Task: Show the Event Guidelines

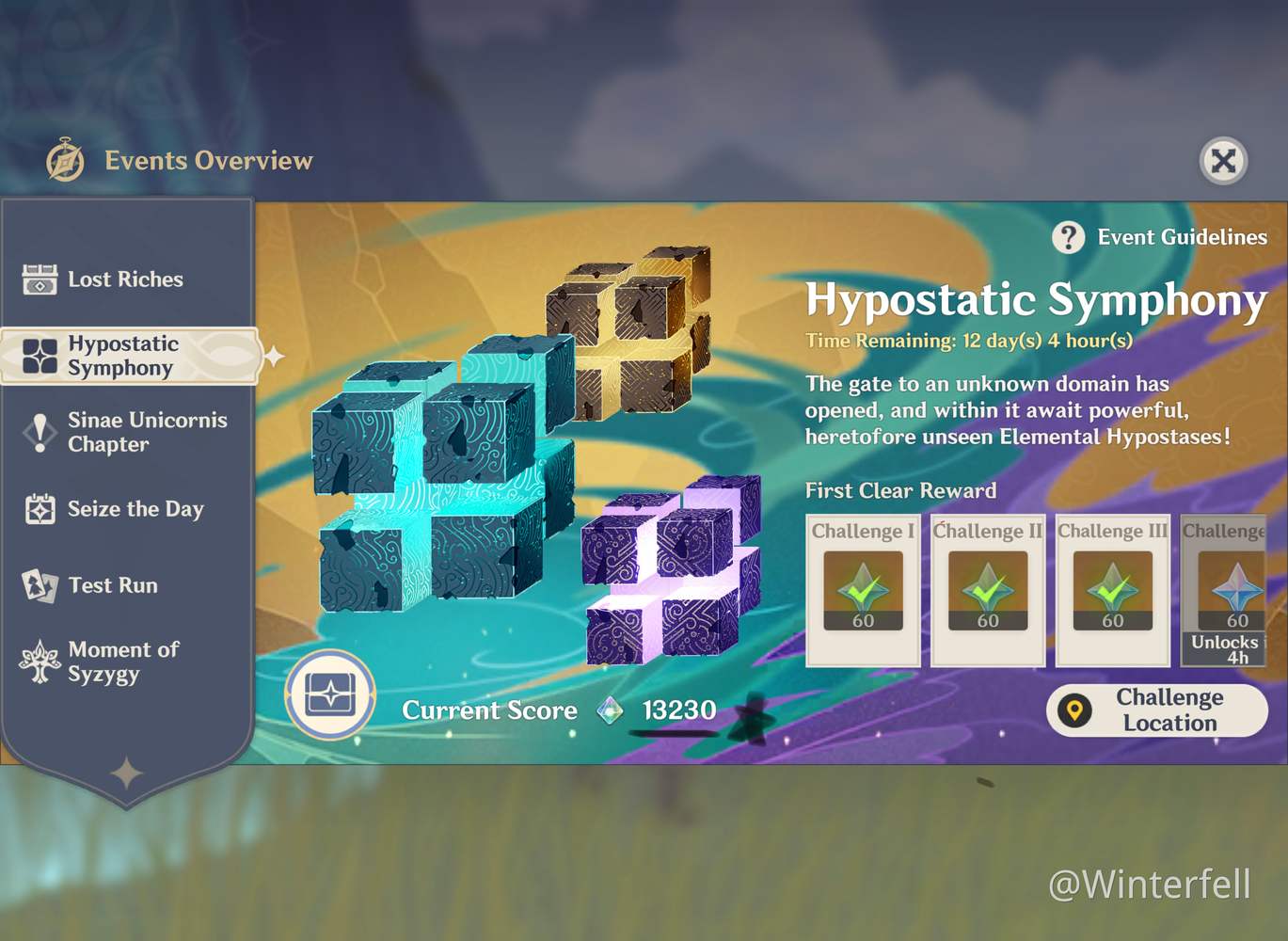Action: tap(1160, 237)
